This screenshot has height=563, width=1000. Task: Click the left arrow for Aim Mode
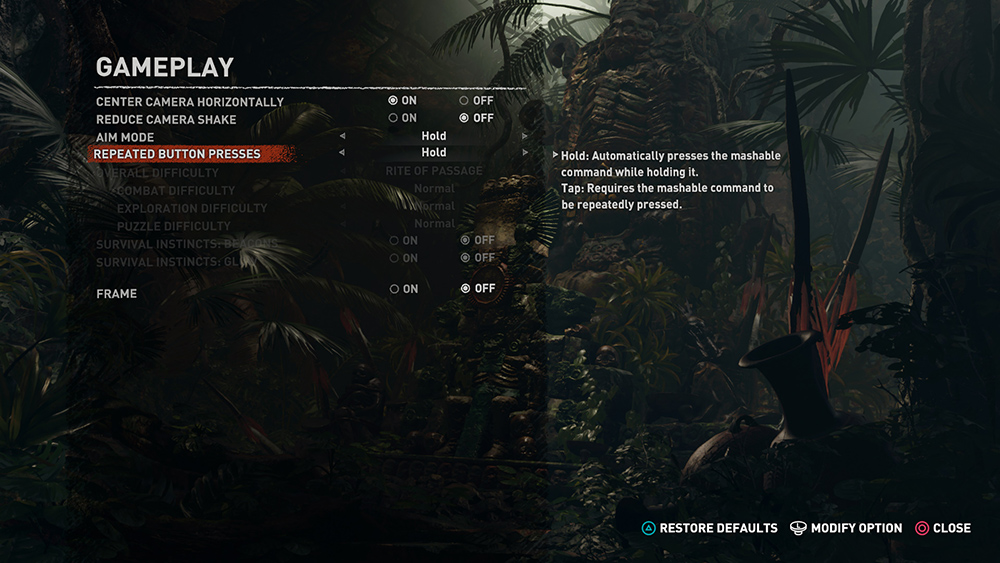[342, 136]
